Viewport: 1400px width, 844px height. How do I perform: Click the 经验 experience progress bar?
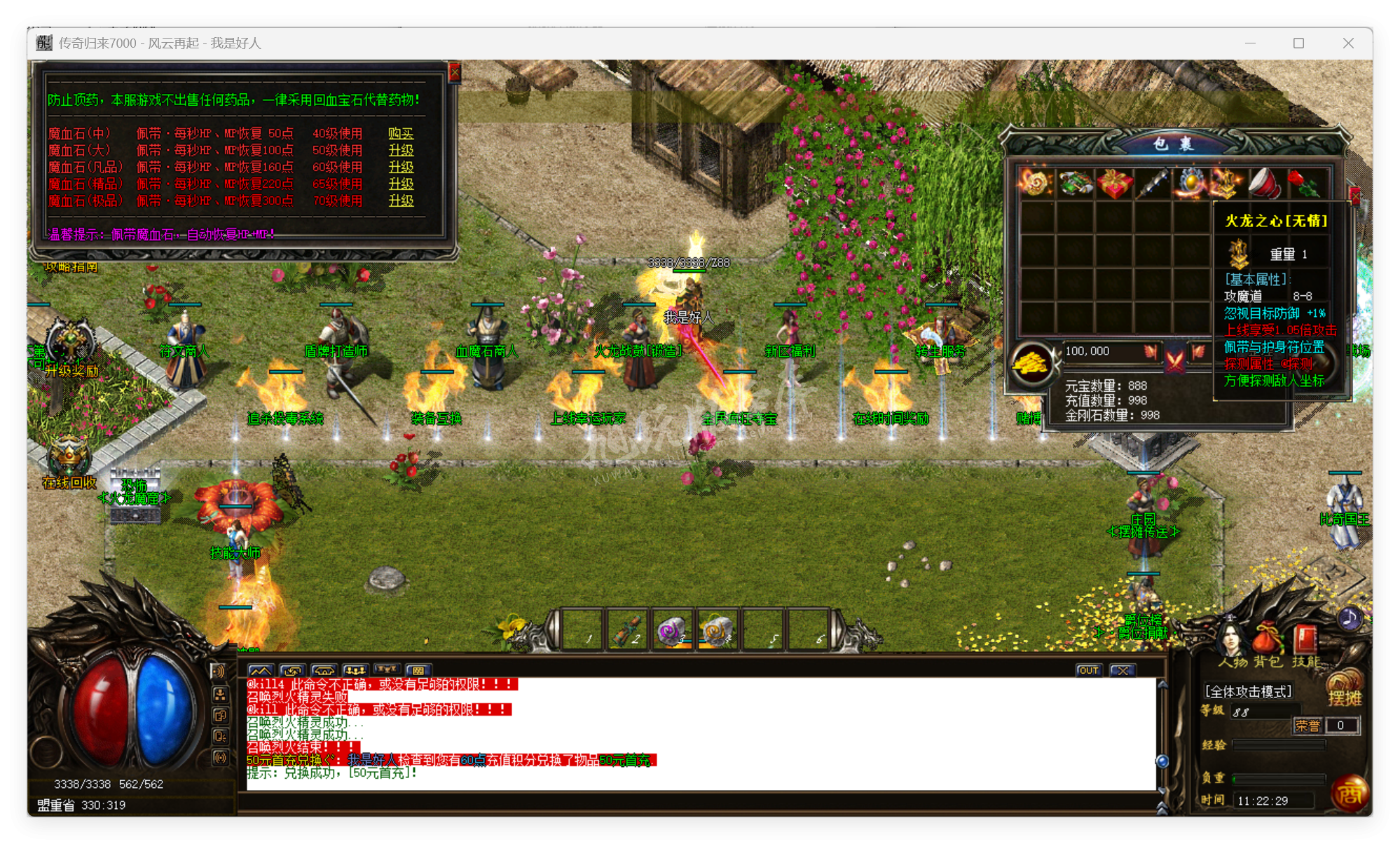[1279, 744]
